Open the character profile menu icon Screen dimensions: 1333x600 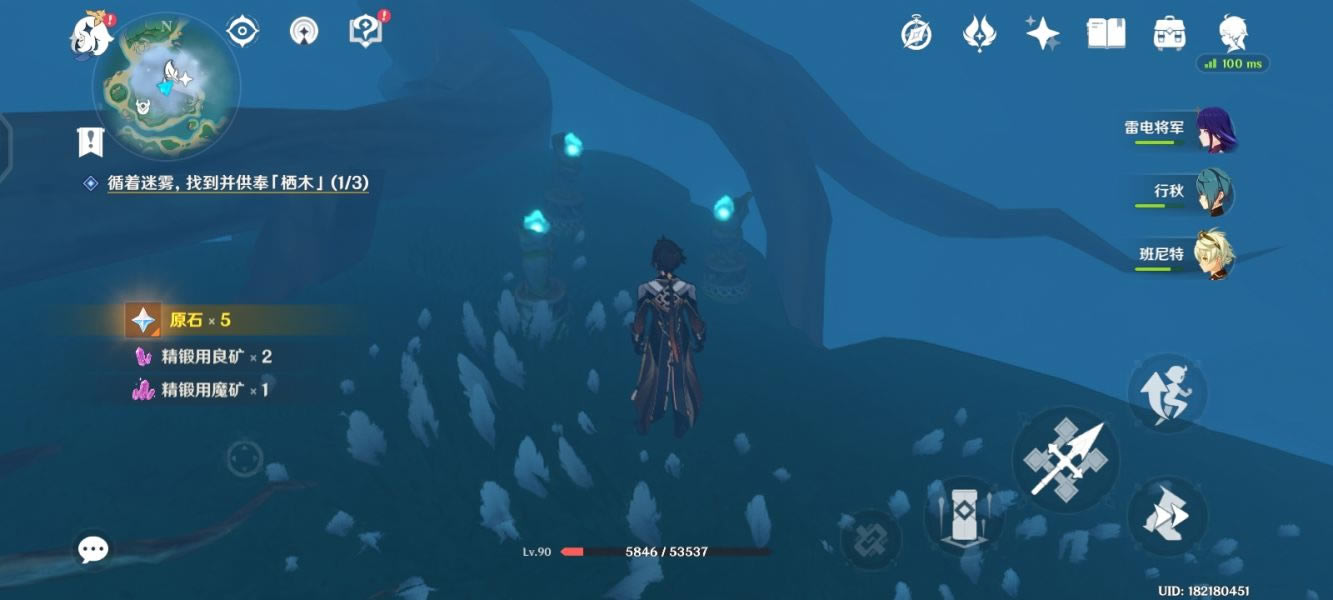coord(1232,34)
